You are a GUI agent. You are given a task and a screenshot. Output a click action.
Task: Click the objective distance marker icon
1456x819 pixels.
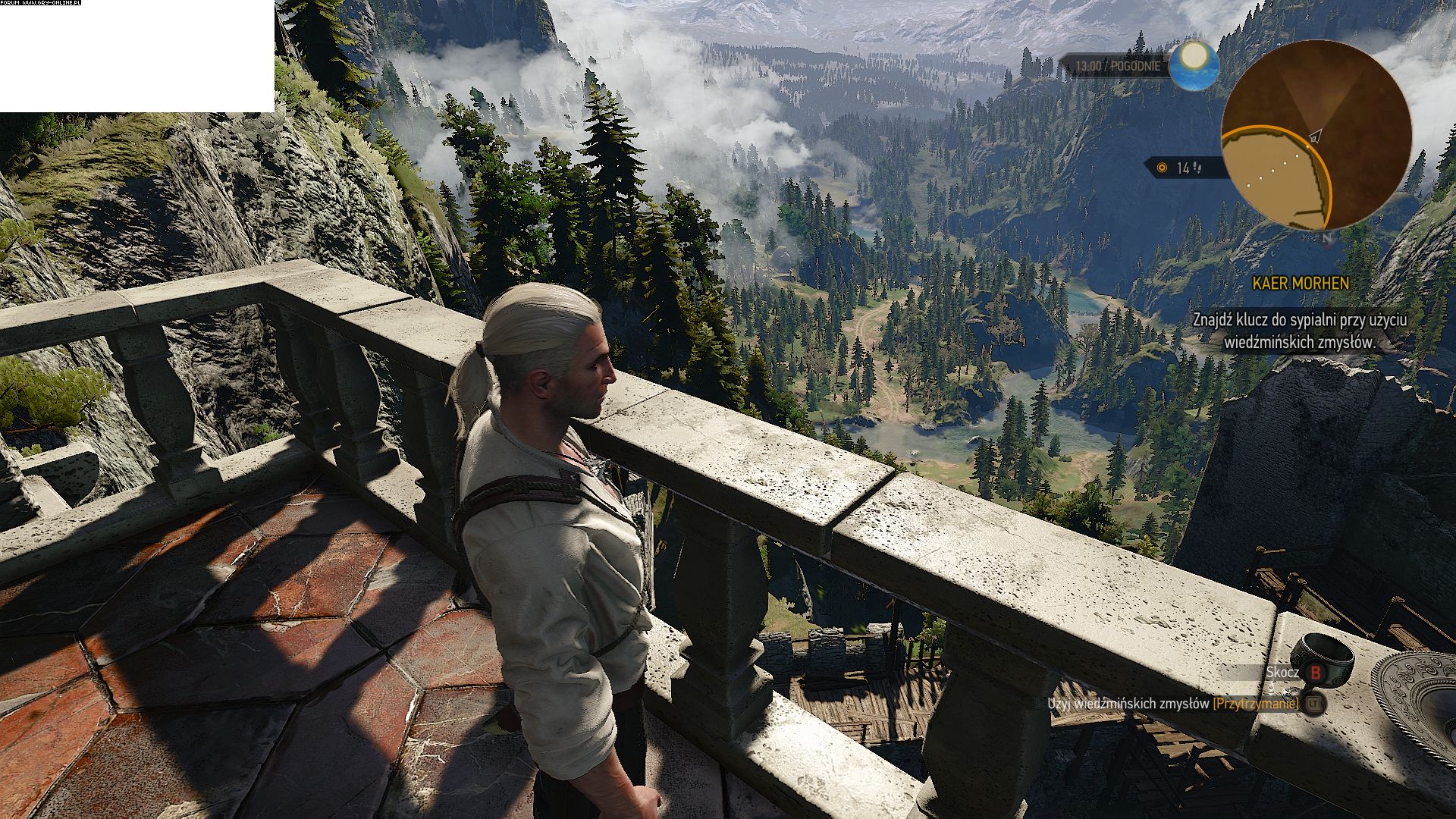(x=1162, y=168)
